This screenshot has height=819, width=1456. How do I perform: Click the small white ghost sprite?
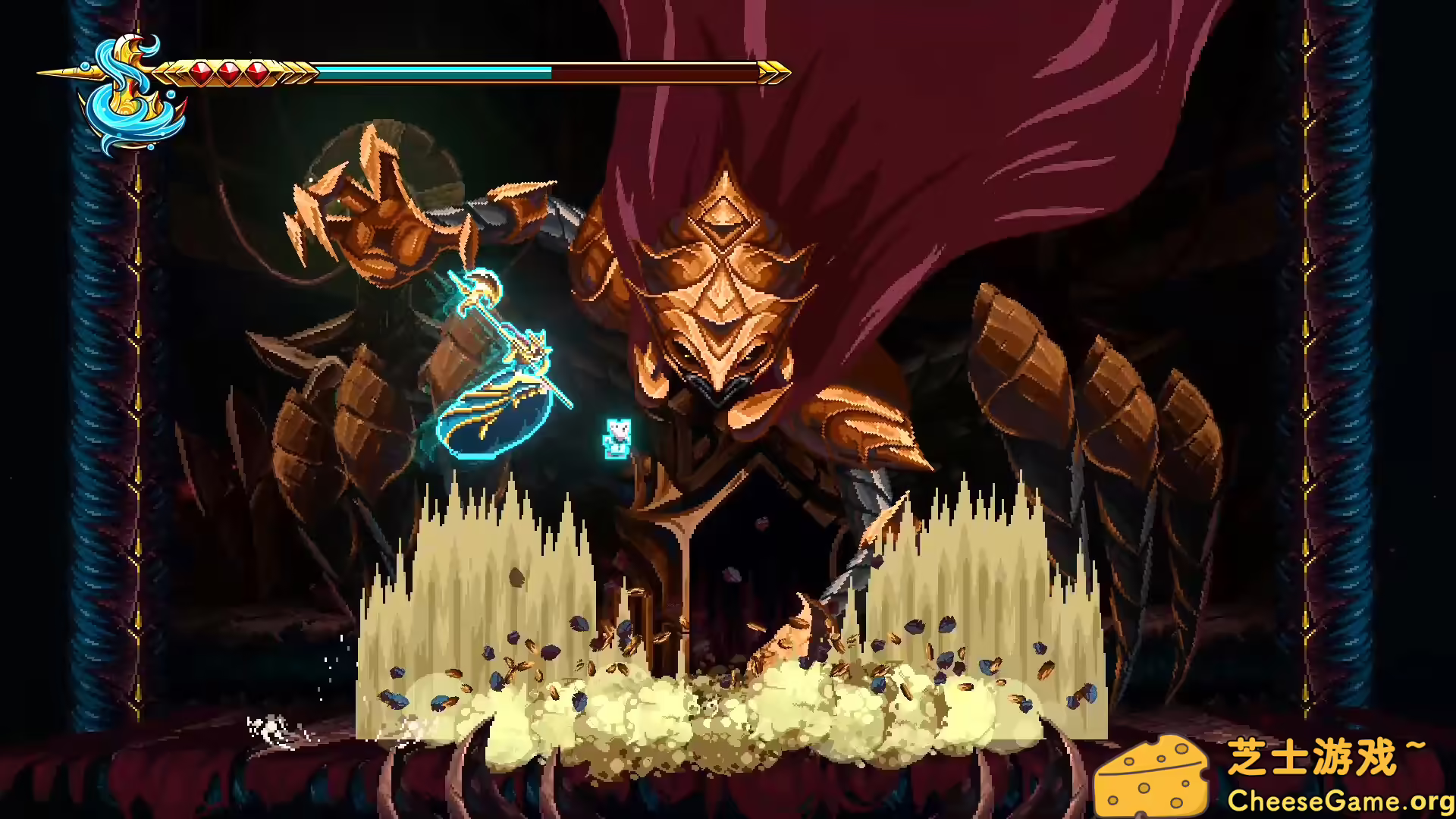coord(616,440)
